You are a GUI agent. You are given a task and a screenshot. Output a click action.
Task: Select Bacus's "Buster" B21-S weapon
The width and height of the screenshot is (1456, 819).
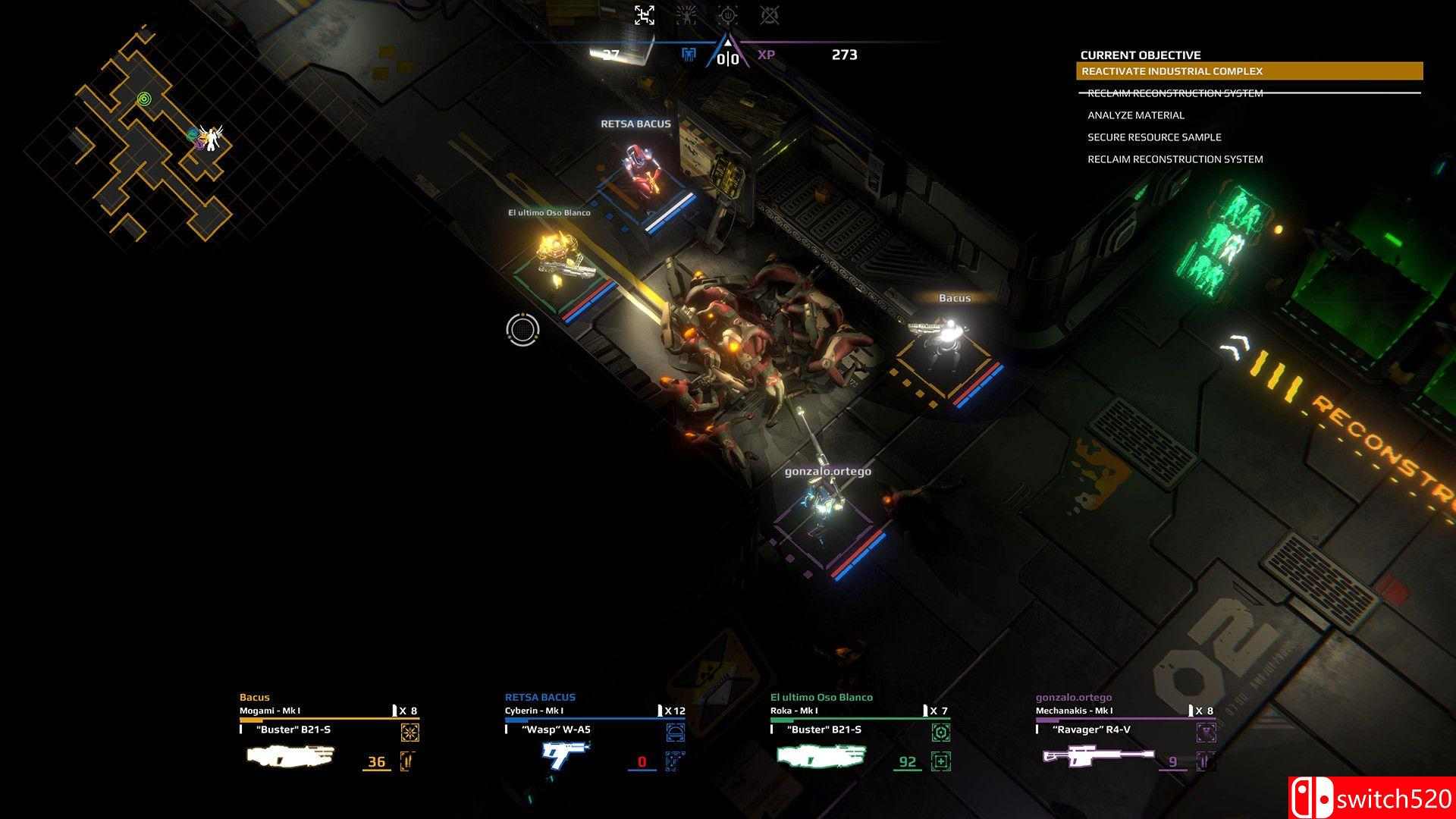tap(290, 755)
